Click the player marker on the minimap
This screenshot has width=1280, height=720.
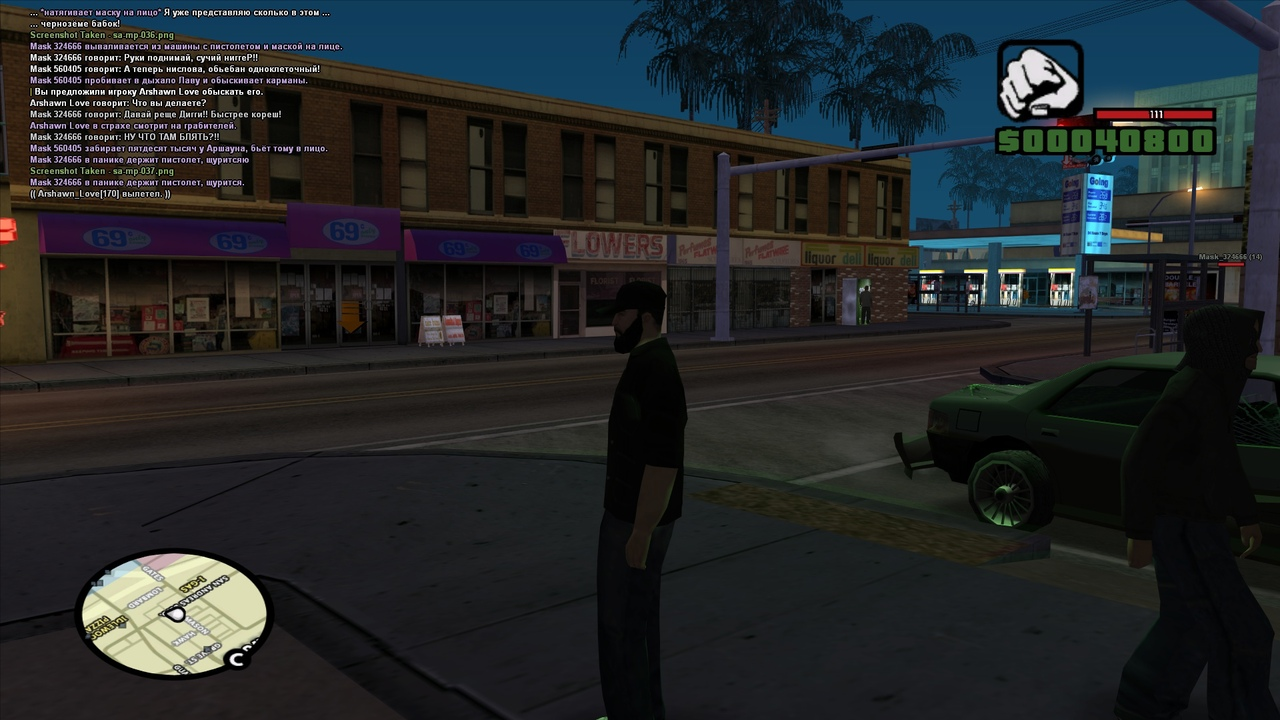[x=176, y=613]
